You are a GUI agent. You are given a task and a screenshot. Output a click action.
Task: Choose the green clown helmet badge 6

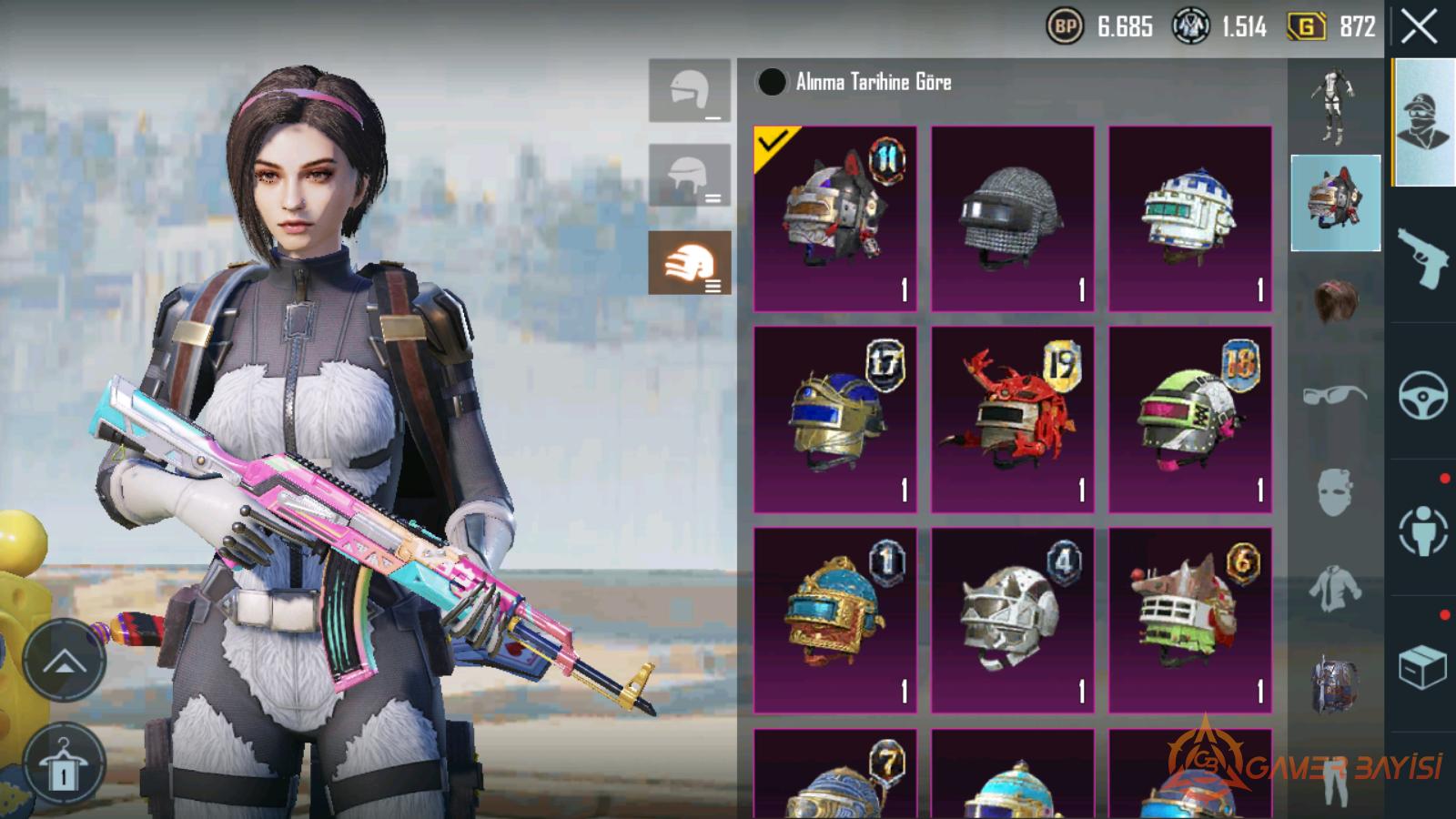(1189, 620)
